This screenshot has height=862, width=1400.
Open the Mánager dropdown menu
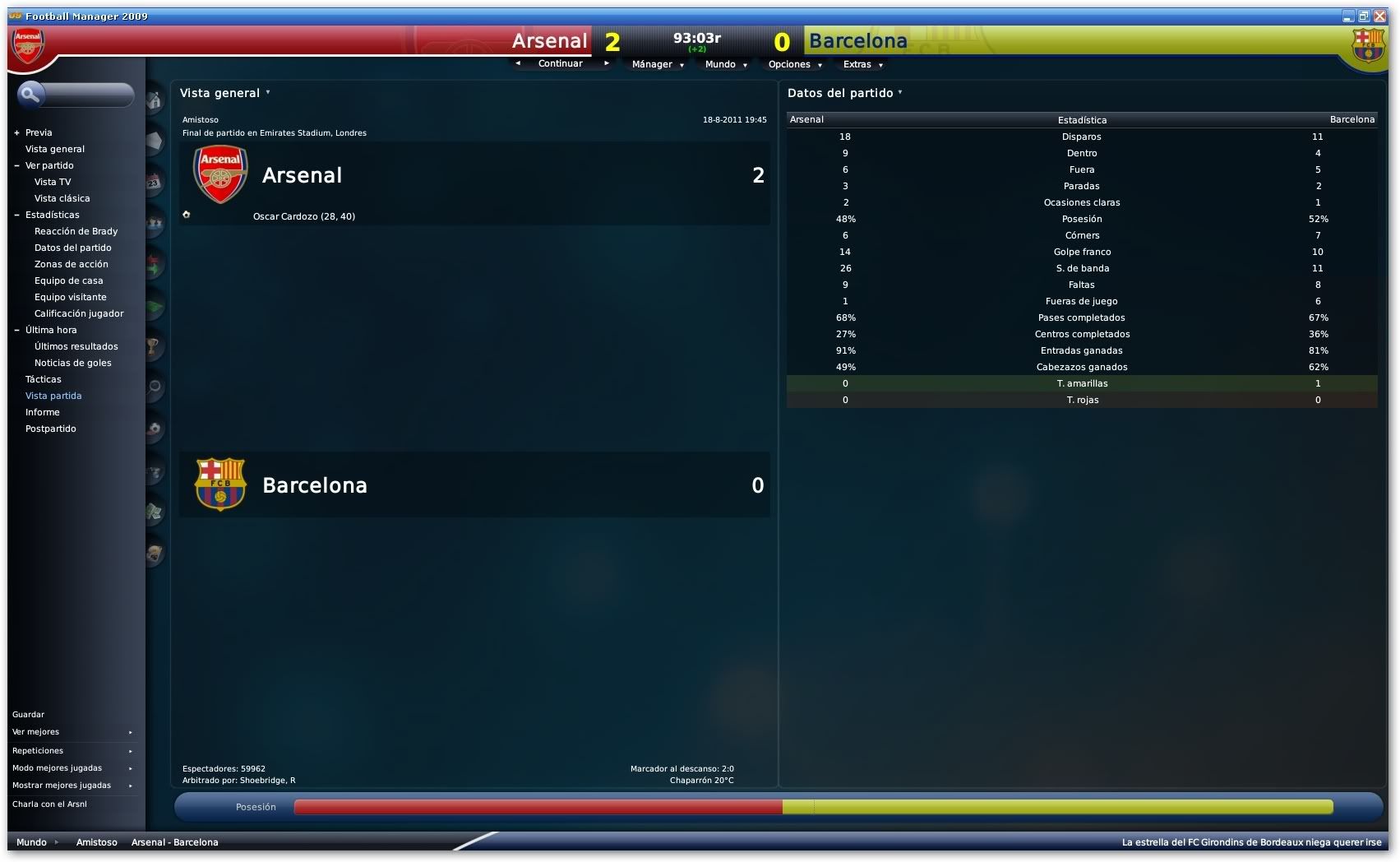pyautogui.click(x=657, y=64)
